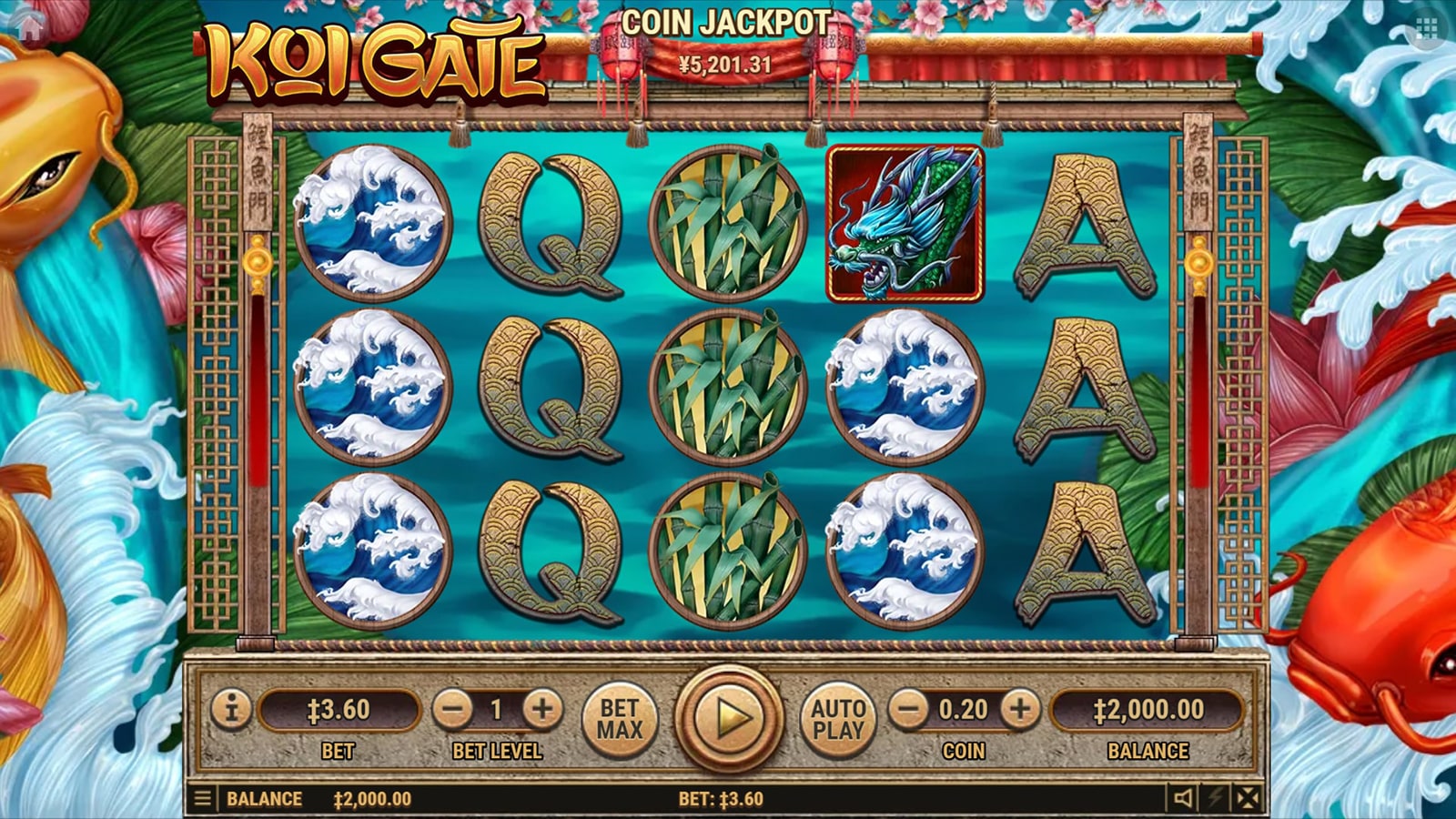Open the hamburger menu in the status bar

coord(203,799)
